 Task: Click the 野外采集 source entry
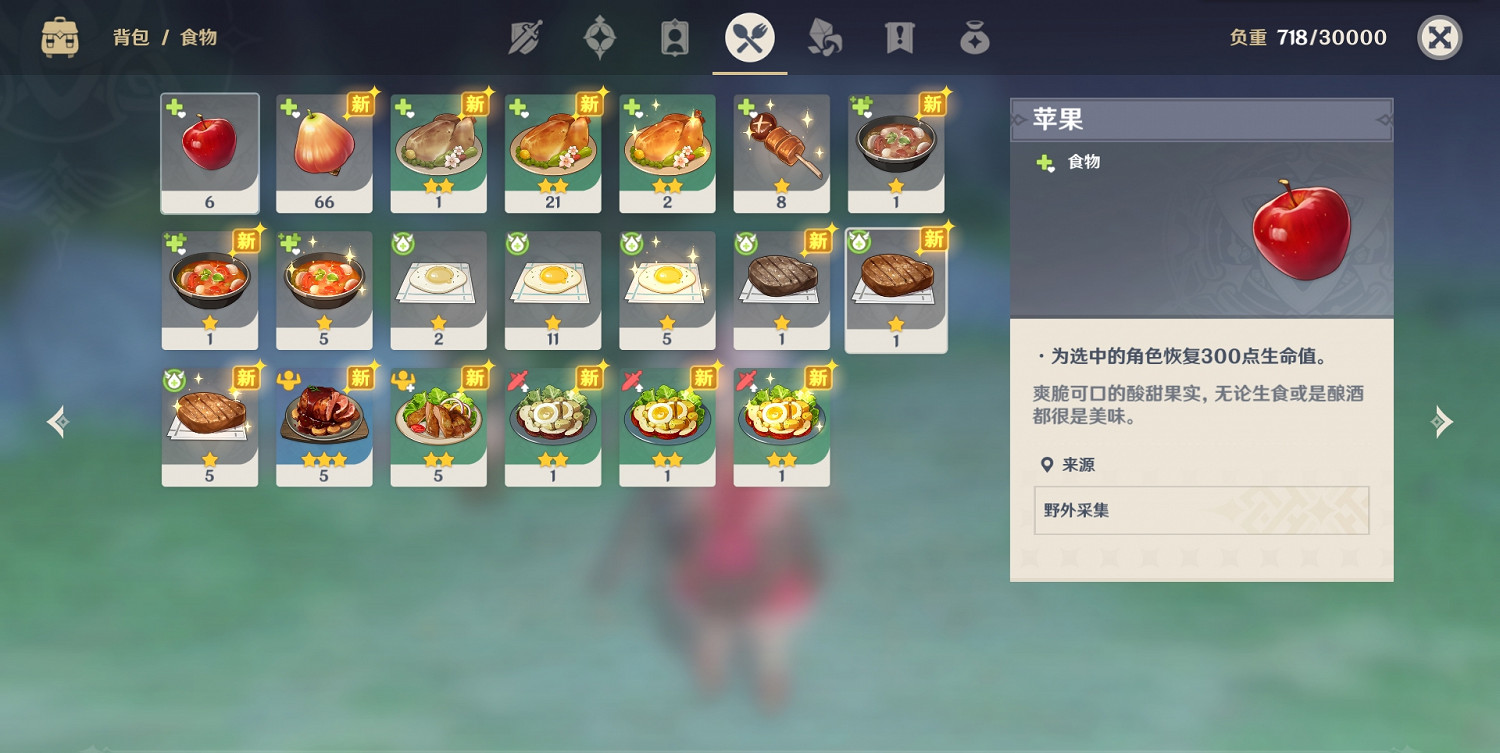tap(1201, 510)
